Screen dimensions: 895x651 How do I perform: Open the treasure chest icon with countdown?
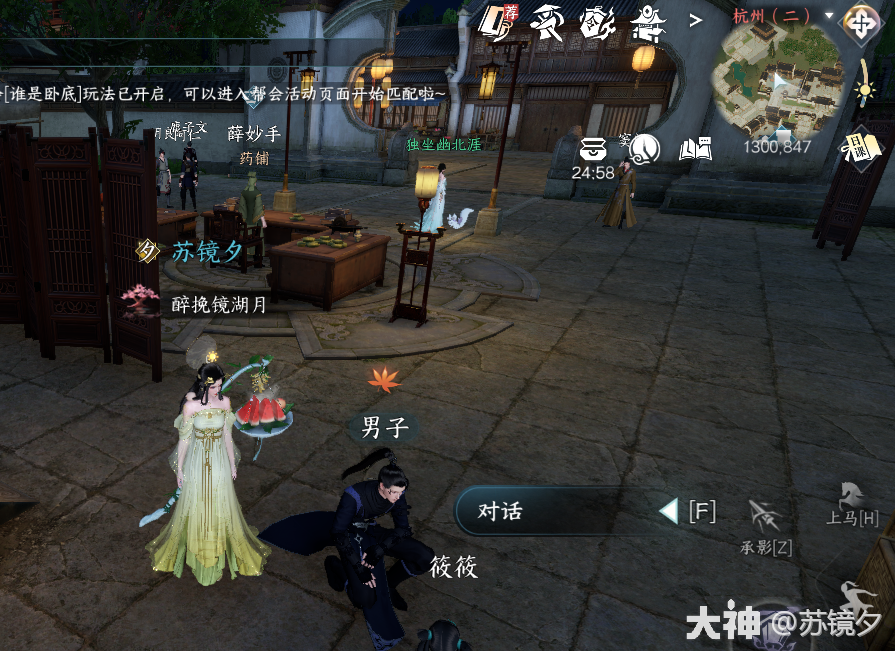click(x=593, y=152)
